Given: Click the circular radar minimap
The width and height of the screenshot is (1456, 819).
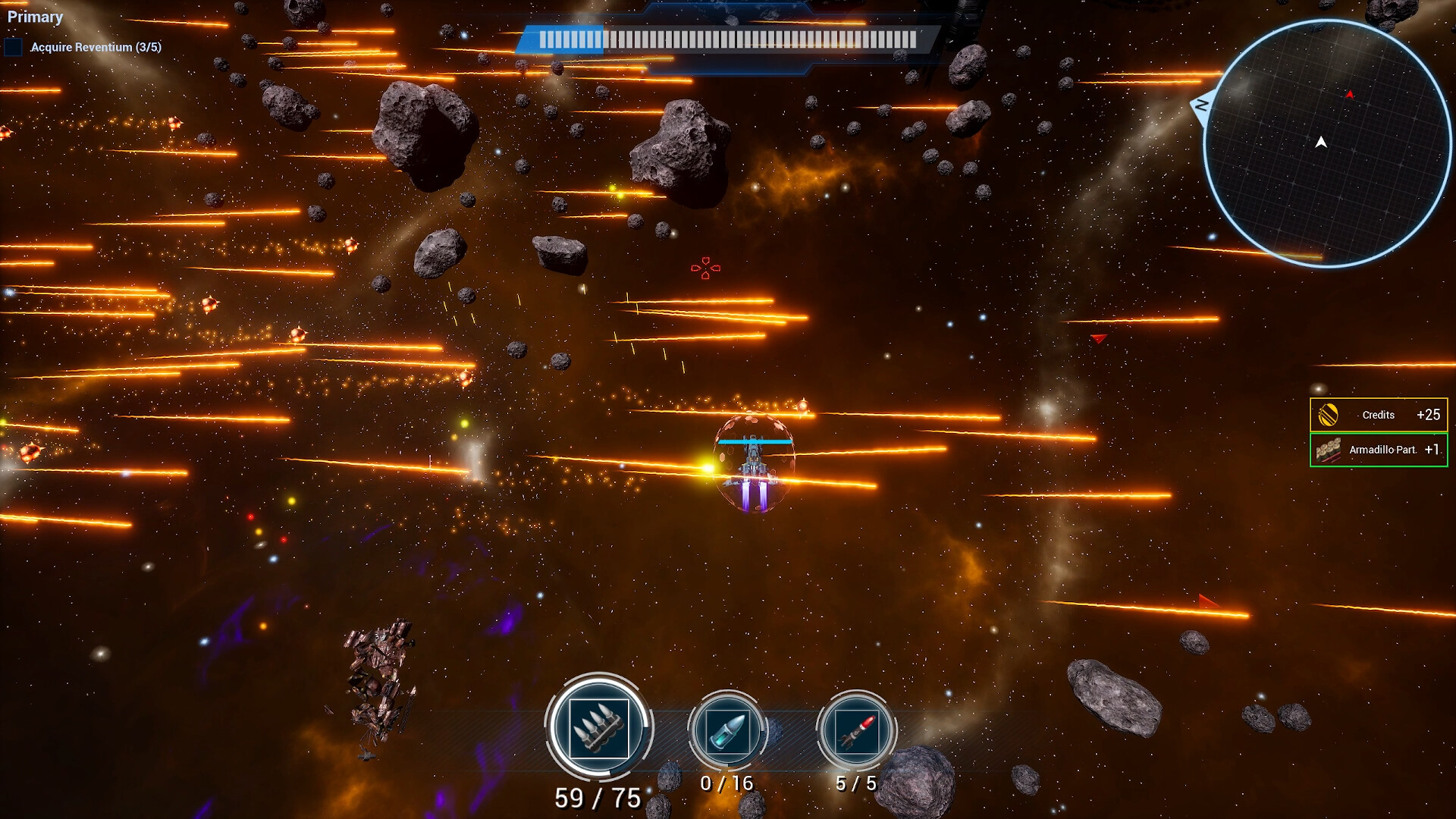Looking at the screenshot, I should (x=1327, y=143).
